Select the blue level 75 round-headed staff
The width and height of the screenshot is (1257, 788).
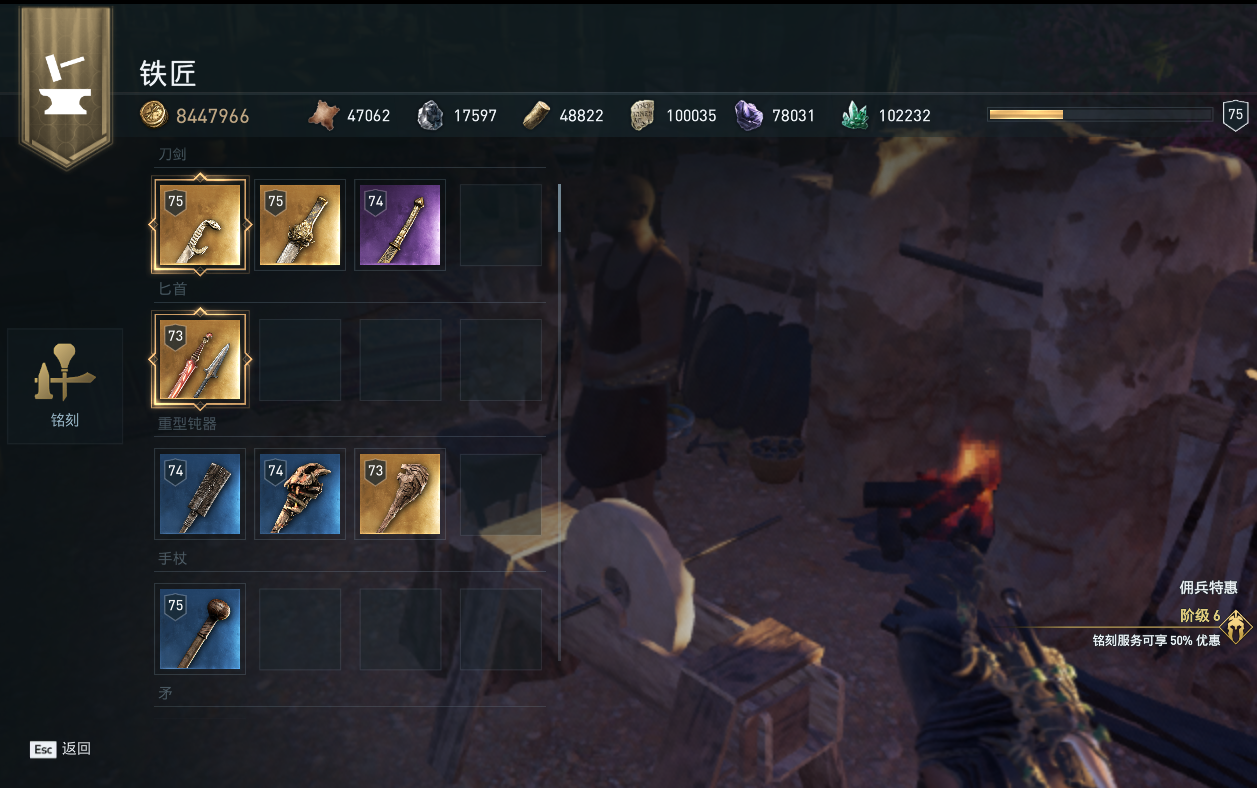coord(200,629)
